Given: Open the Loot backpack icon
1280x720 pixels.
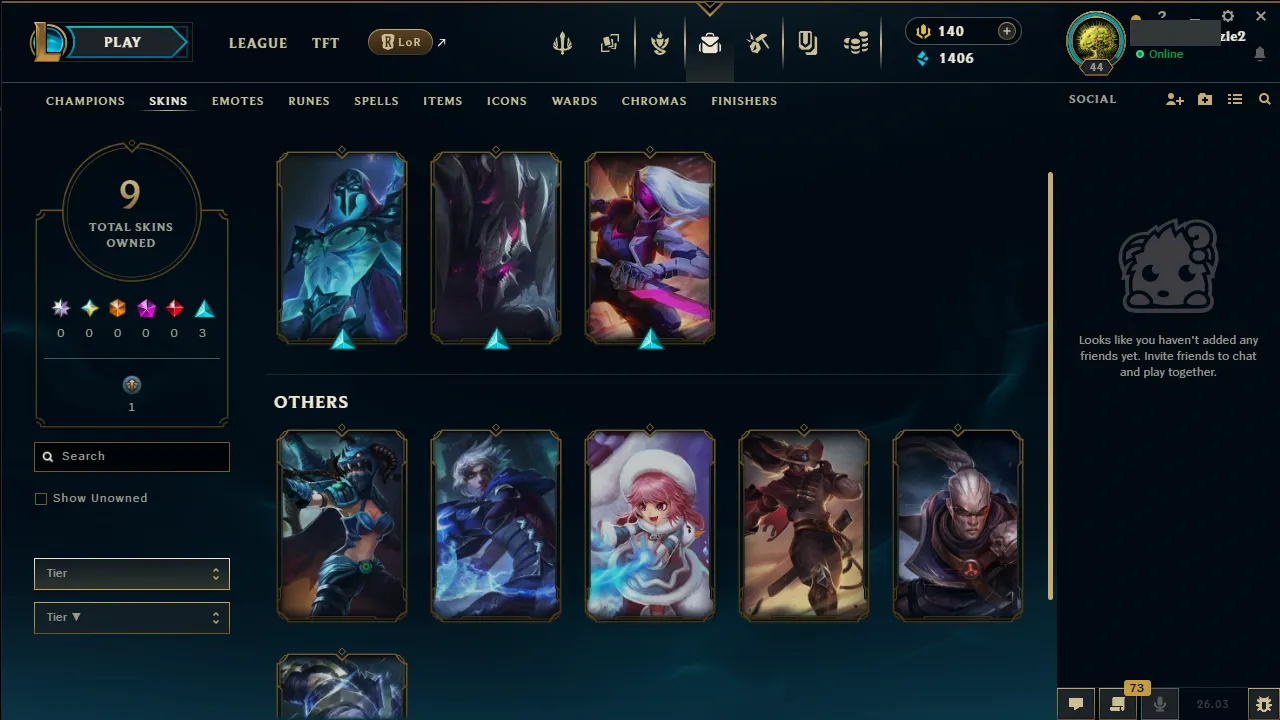Looking at the screenshot, I should click(x=709, y=43).
